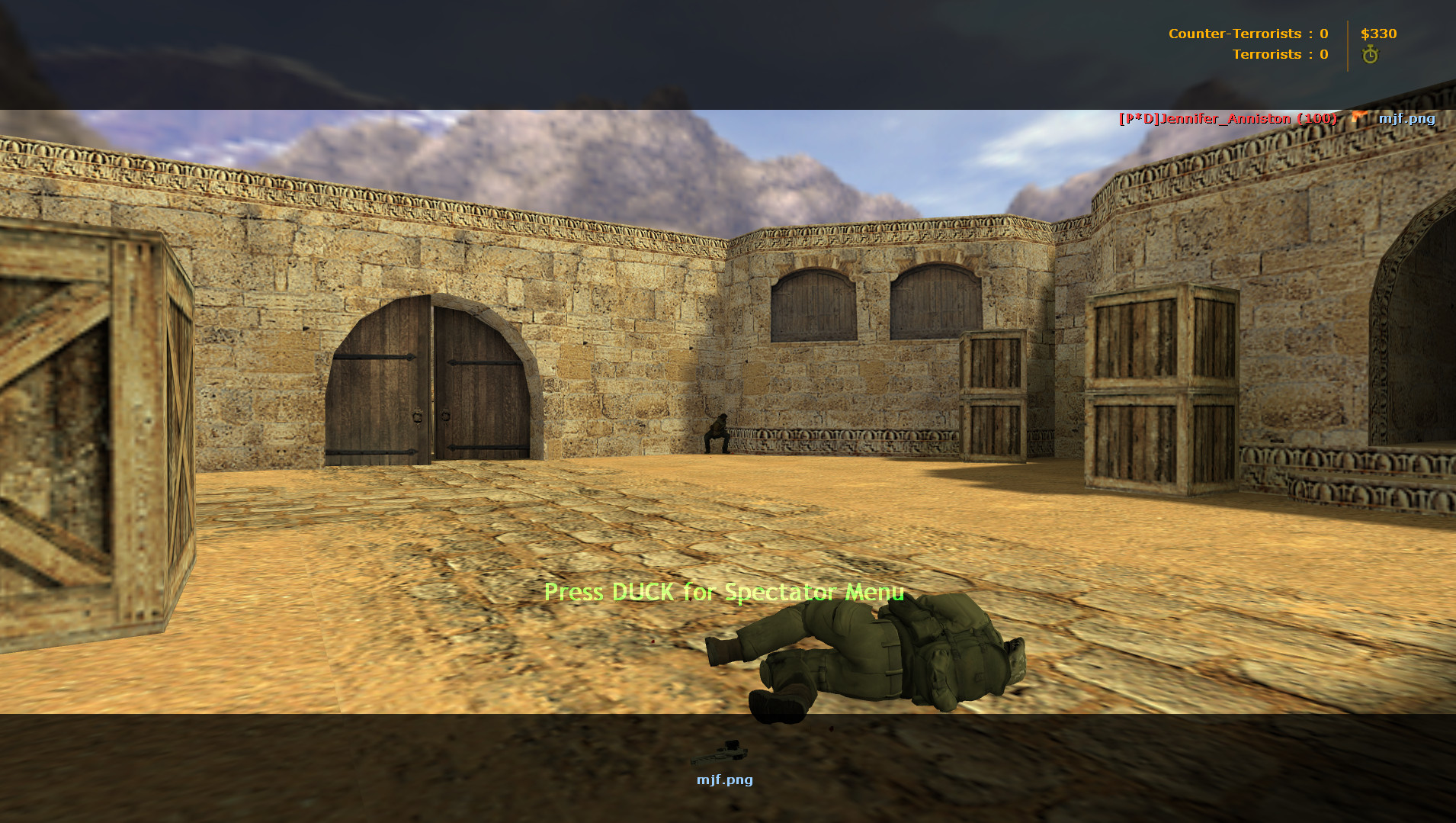Click the left arched window on the wall
Image resolution: width=1456 pixels, height=823 pixels.
tap(810, 305)
